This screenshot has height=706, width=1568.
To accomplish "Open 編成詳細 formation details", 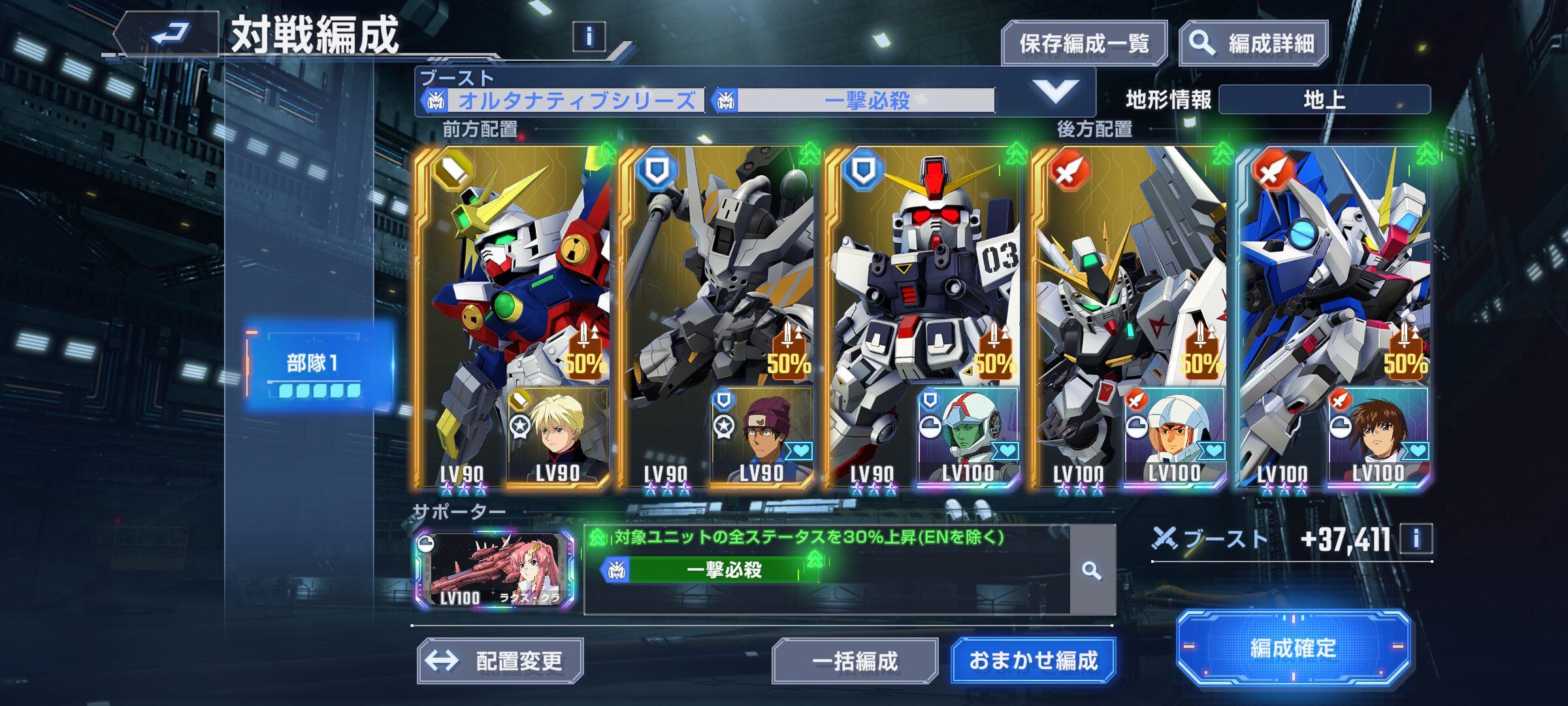I will pos(1254,43).
